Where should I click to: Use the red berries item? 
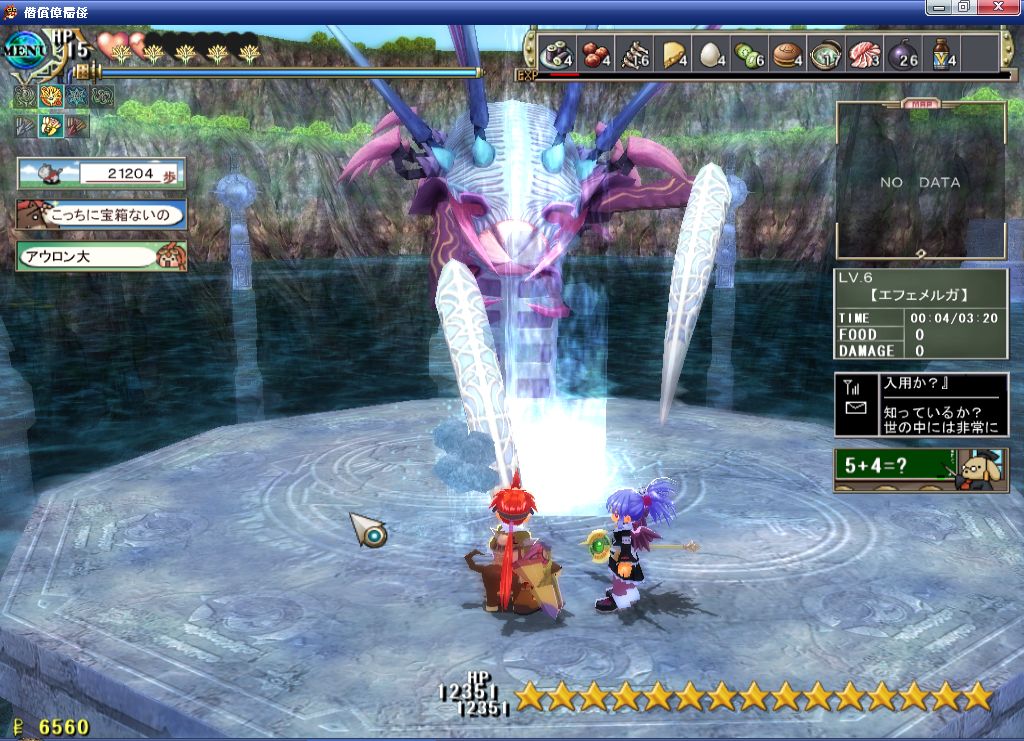596,53
